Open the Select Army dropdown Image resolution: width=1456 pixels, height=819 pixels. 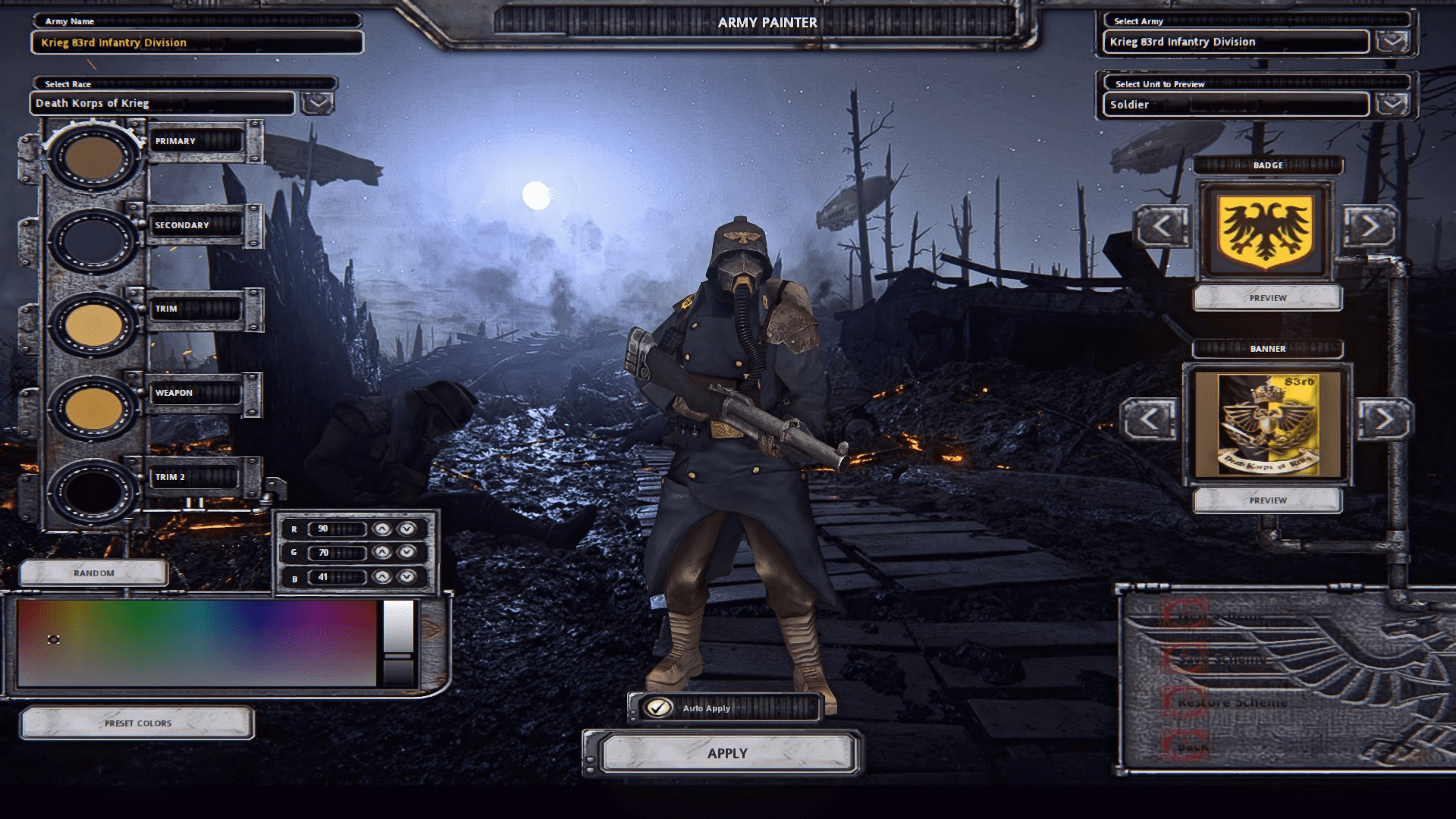pos(1394,42)
